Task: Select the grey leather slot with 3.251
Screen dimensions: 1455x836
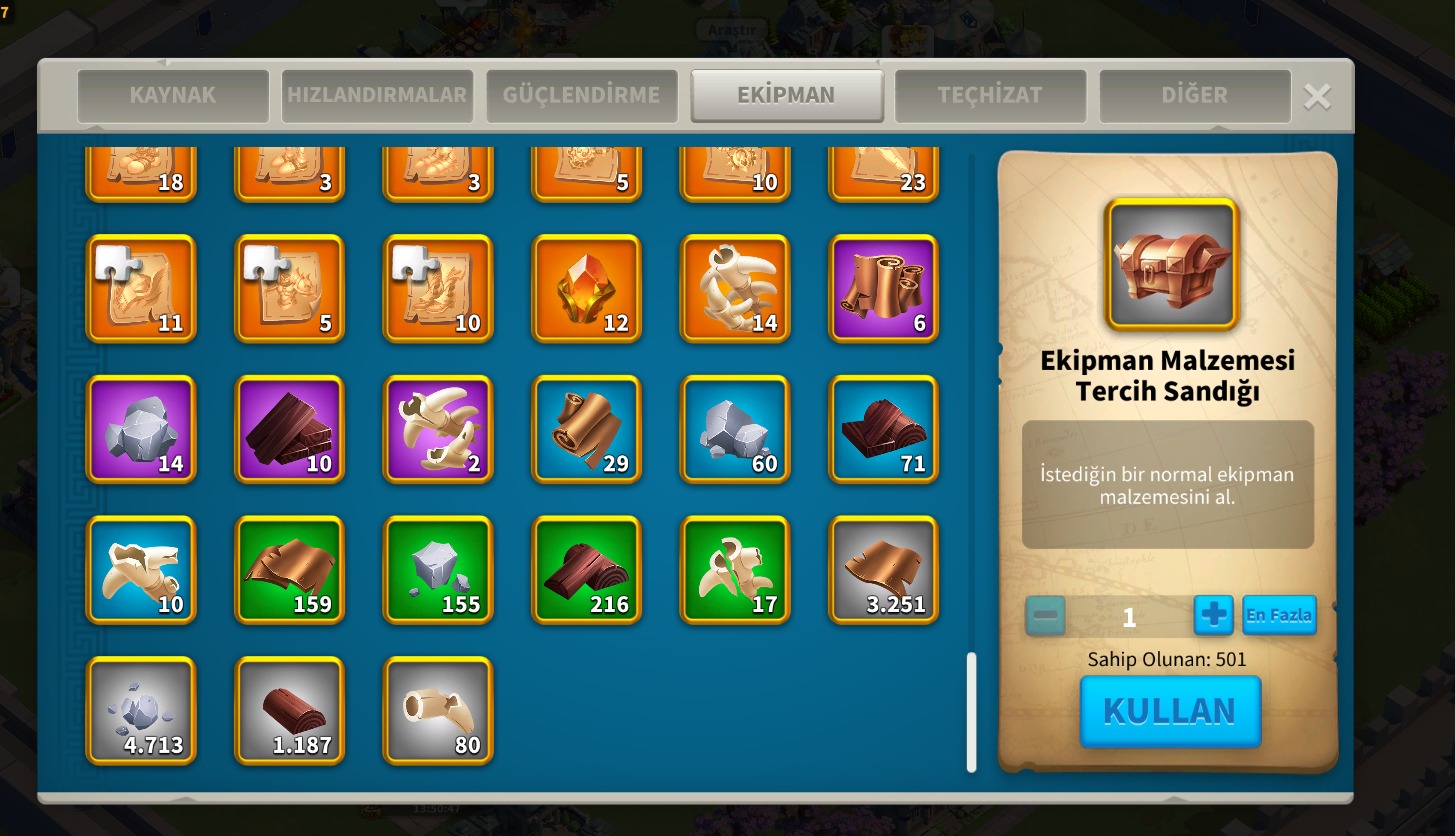Action: tap(883, 570)
